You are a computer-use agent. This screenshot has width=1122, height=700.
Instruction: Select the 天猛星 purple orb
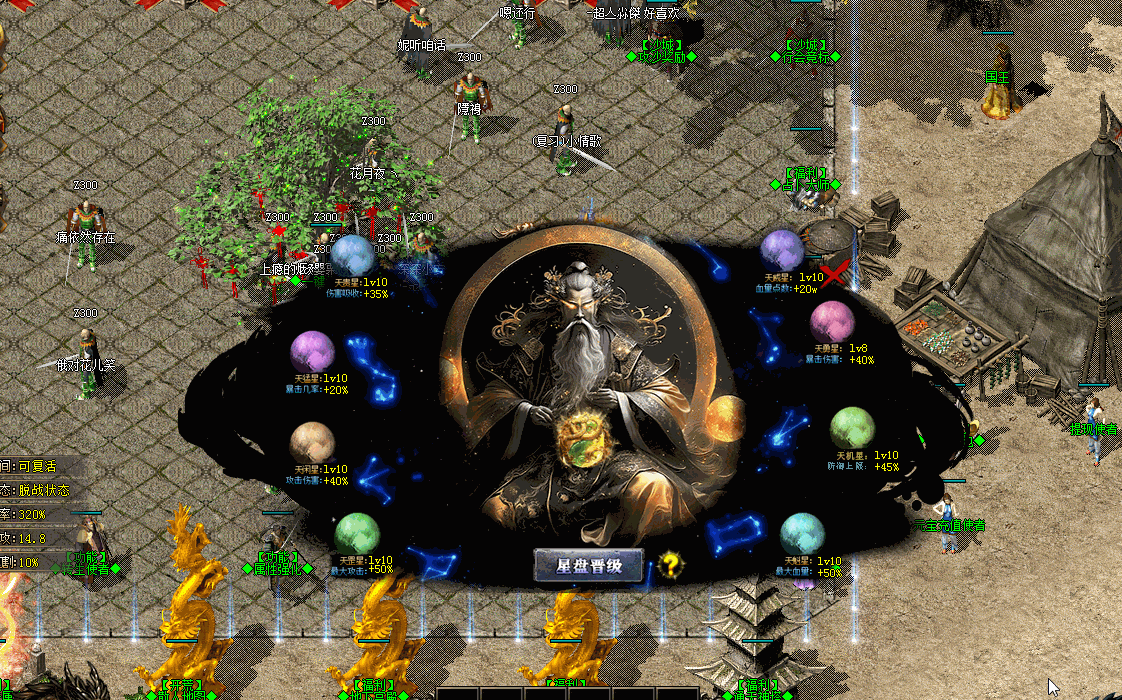click(312, 352)
